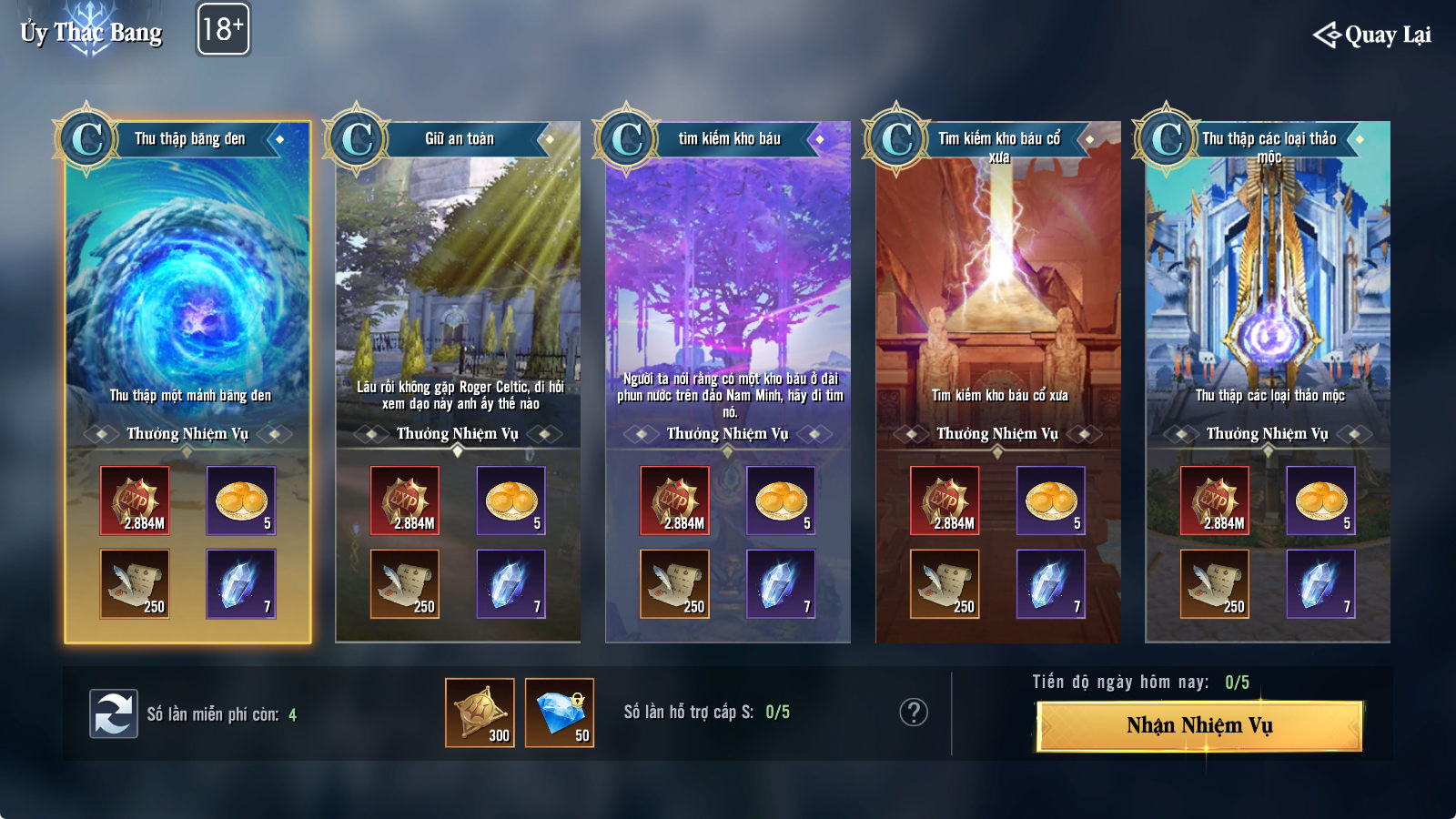Select the tìm kiếm kho báu mission card
Image resolution: width=1456 pixels, height=819 pixels.
point(728,291)
